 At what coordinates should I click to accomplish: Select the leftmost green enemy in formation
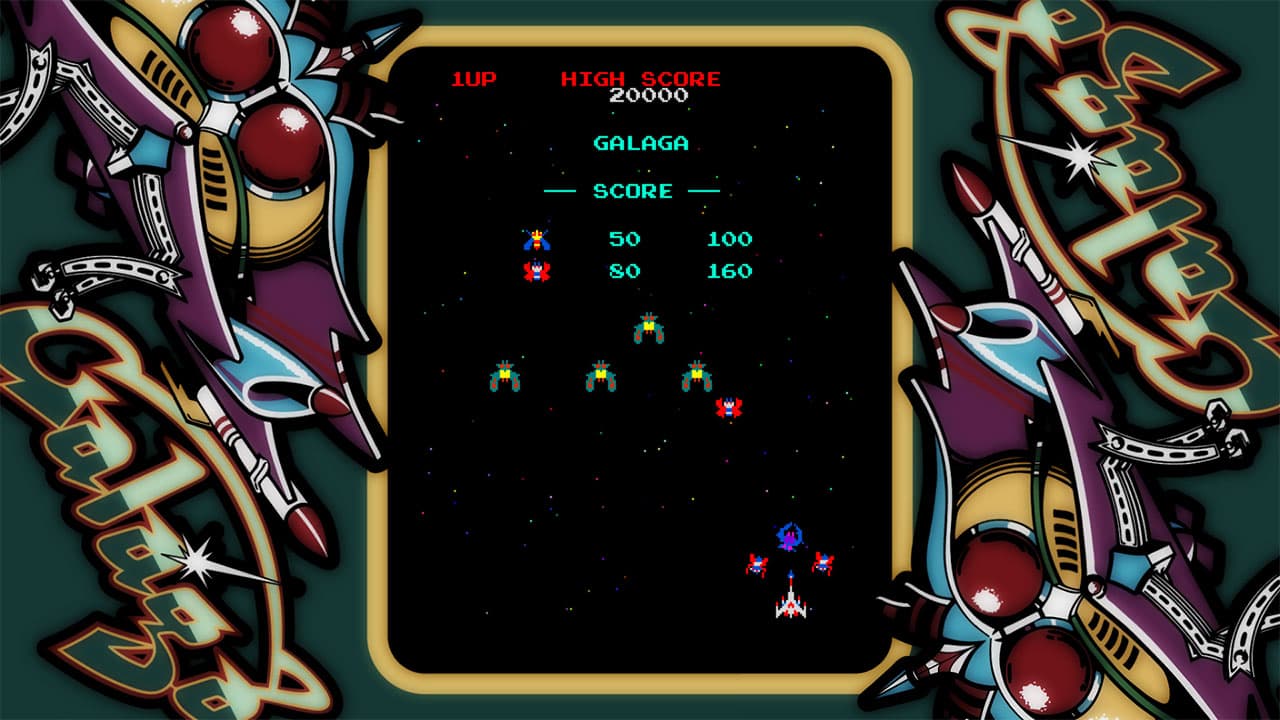click(505, 373)
